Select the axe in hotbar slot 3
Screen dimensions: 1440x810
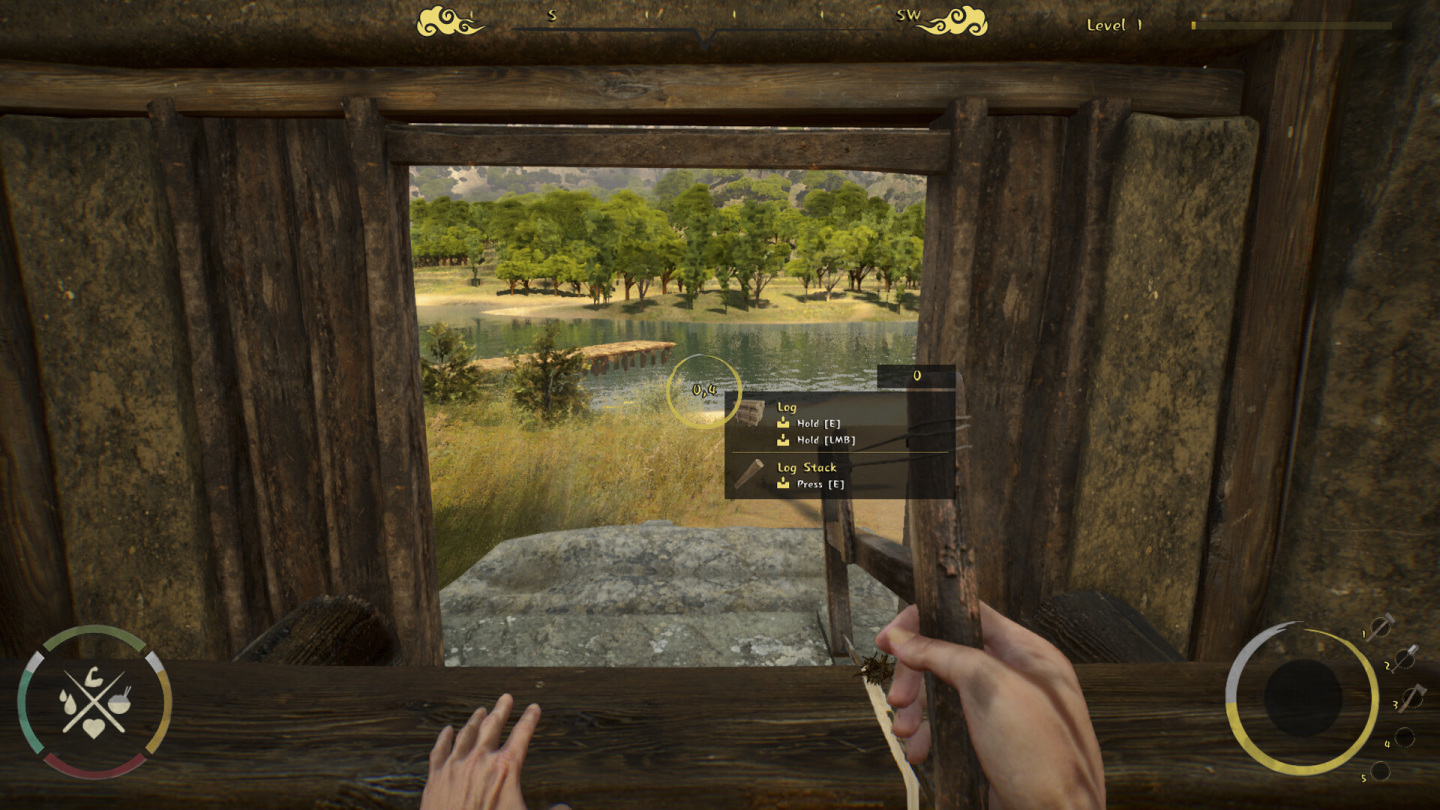[1411, 700]
